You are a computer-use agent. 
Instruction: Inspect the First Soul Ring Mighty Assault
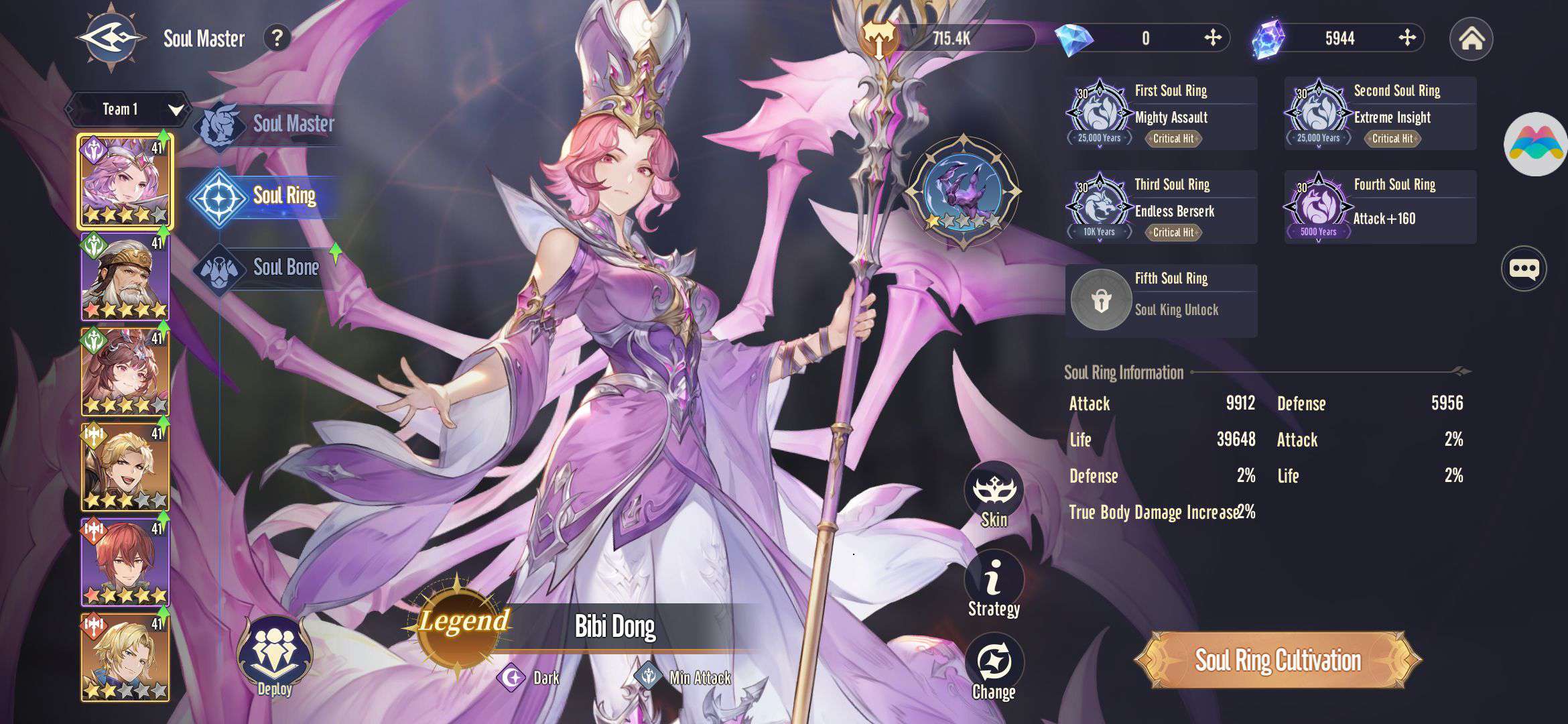click(1161, 113)
